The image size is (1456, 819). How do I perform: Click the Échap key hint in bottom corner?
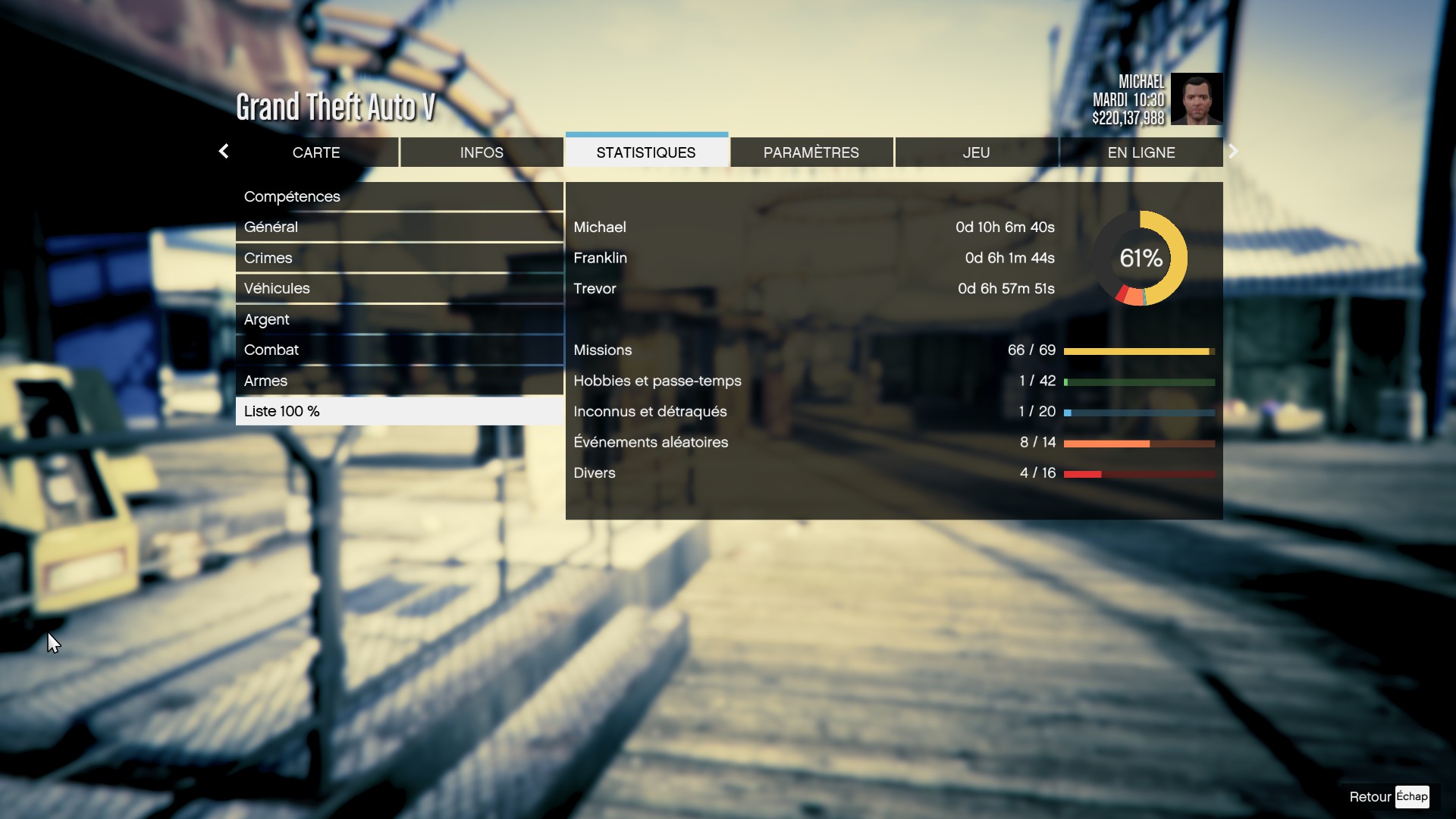click(1411, 797)
